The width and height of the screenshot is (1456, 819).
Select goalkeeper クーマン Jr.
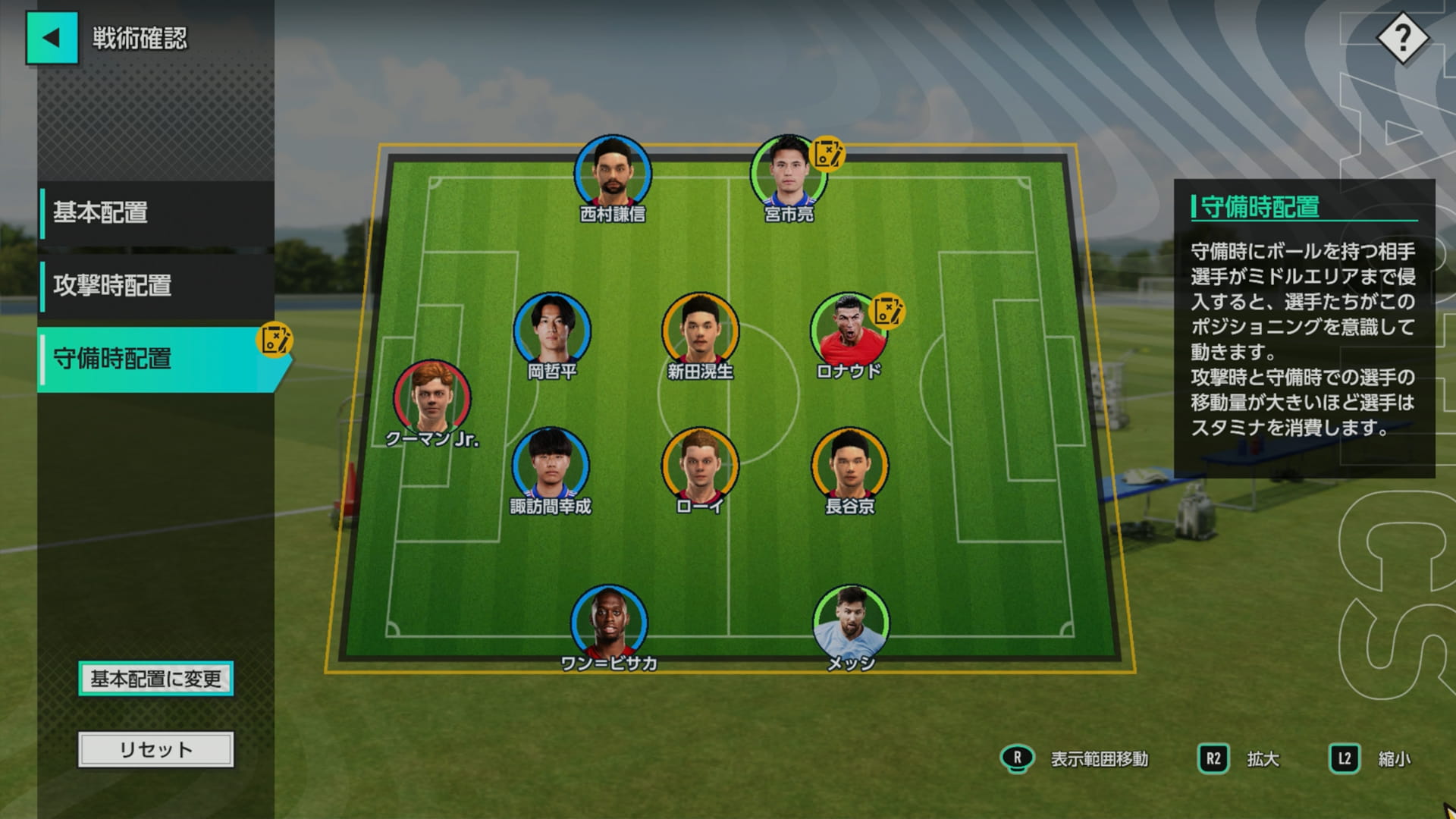click(x=431, y=397)
